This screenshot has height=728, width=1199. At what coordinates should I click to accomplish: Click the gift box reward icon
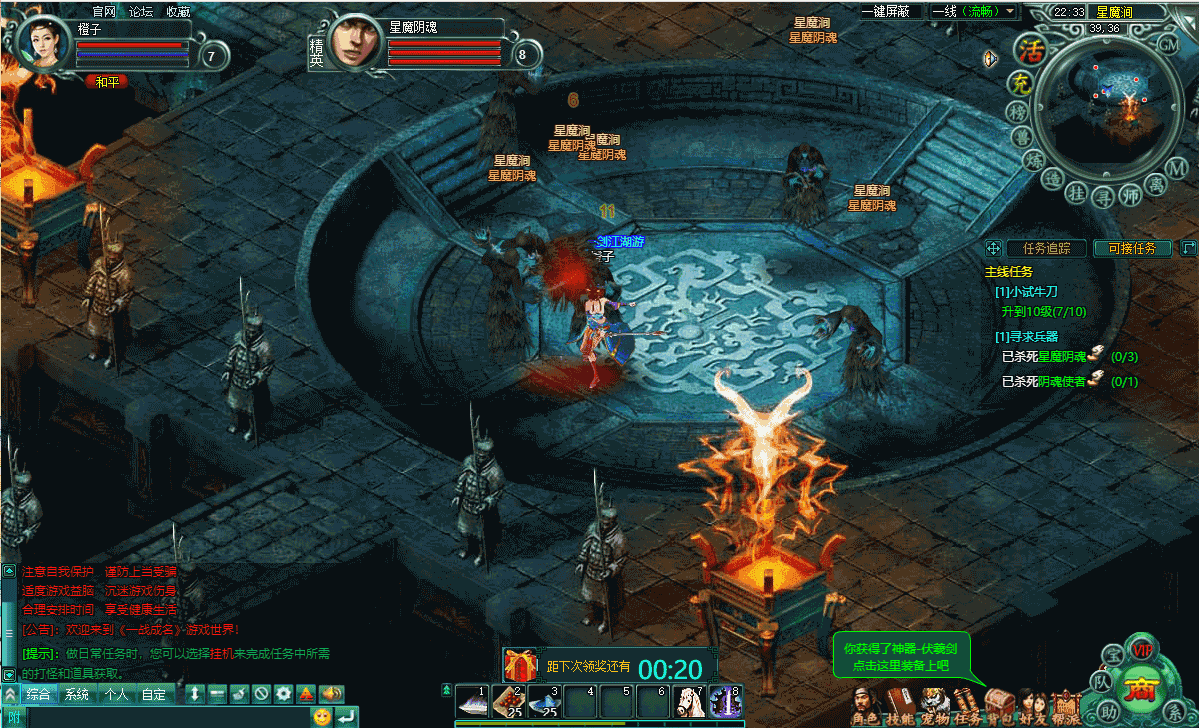520,664
